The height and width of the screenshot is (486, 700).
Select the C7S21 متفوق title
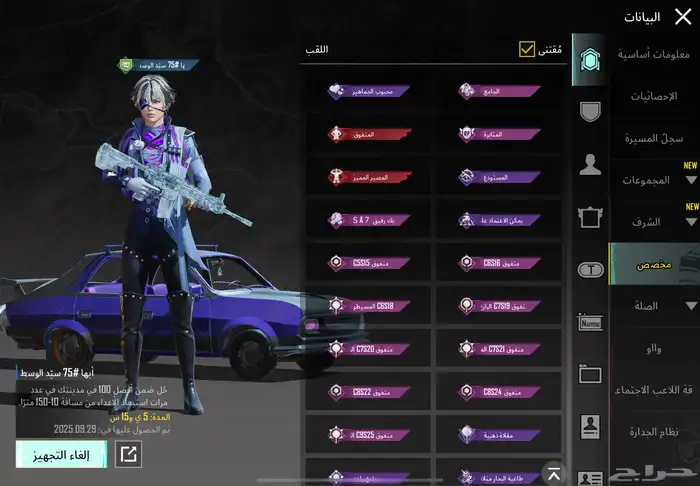(498, 348)
